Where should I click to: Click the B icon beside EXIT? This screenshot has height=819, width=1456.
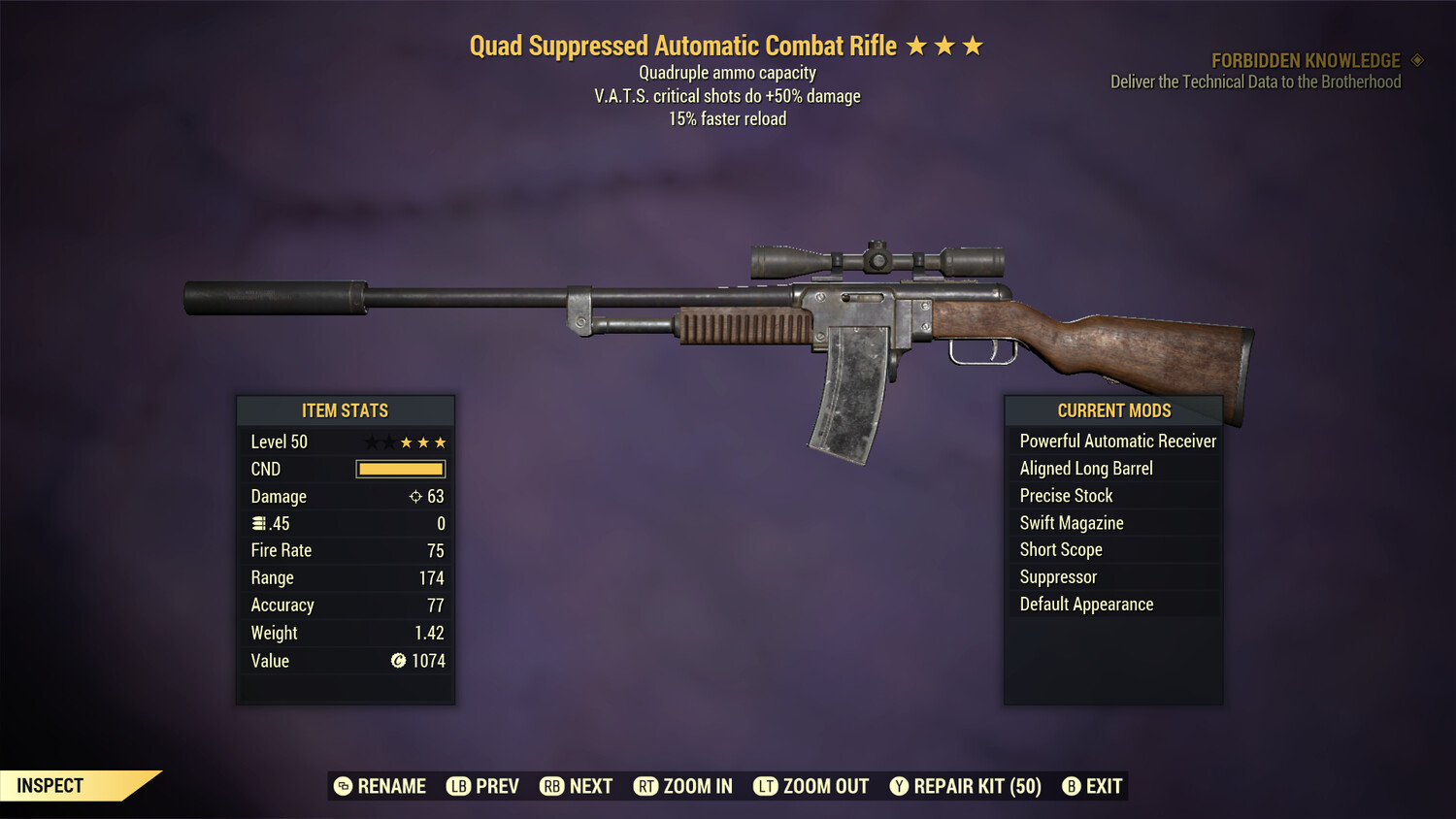pyautogui.click(x=1072, y=786)
